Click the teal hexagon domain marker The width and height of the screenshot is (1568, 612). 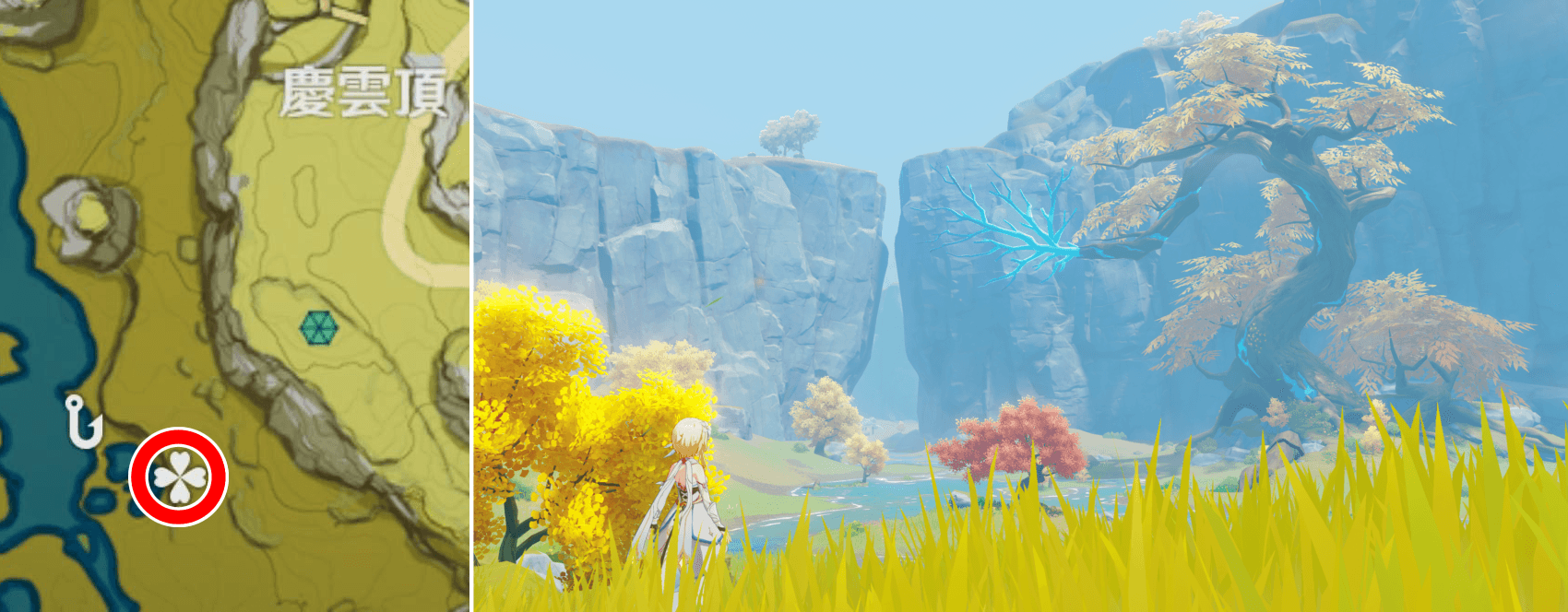pos(319,328)
